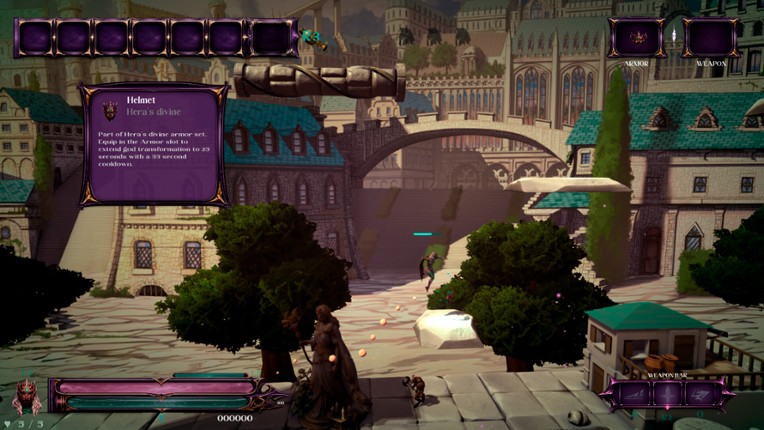Click the Helmet icon in the tooltip
This screenshot has height=430, width=764.
click(110, 109)
